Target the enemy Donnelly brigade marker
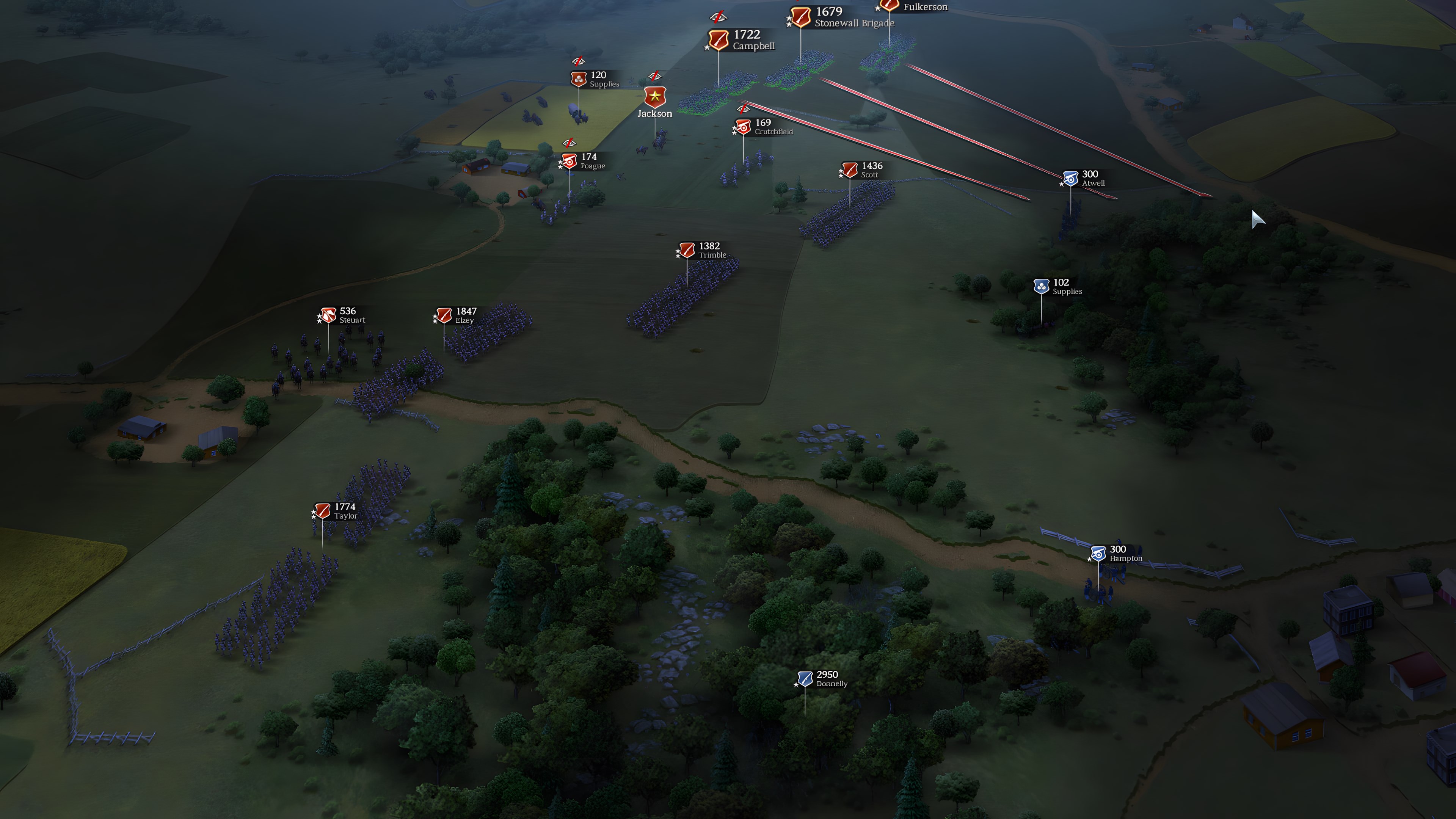This screenshot has height=819, width=1456. pyautogui.click(x=805, y=678)
